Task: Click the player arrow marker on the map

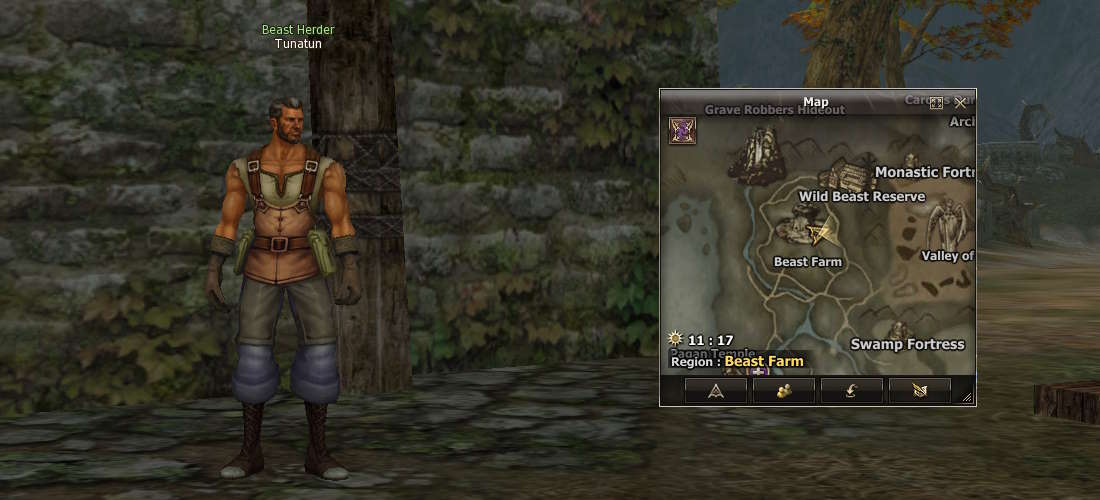Action: click(x=822, y=234)
